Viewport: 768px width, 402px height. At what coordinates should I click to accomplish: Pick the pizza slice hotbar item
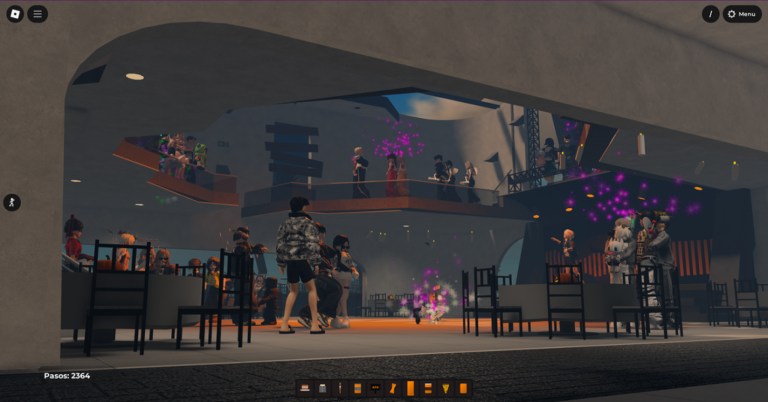point(445,388)
